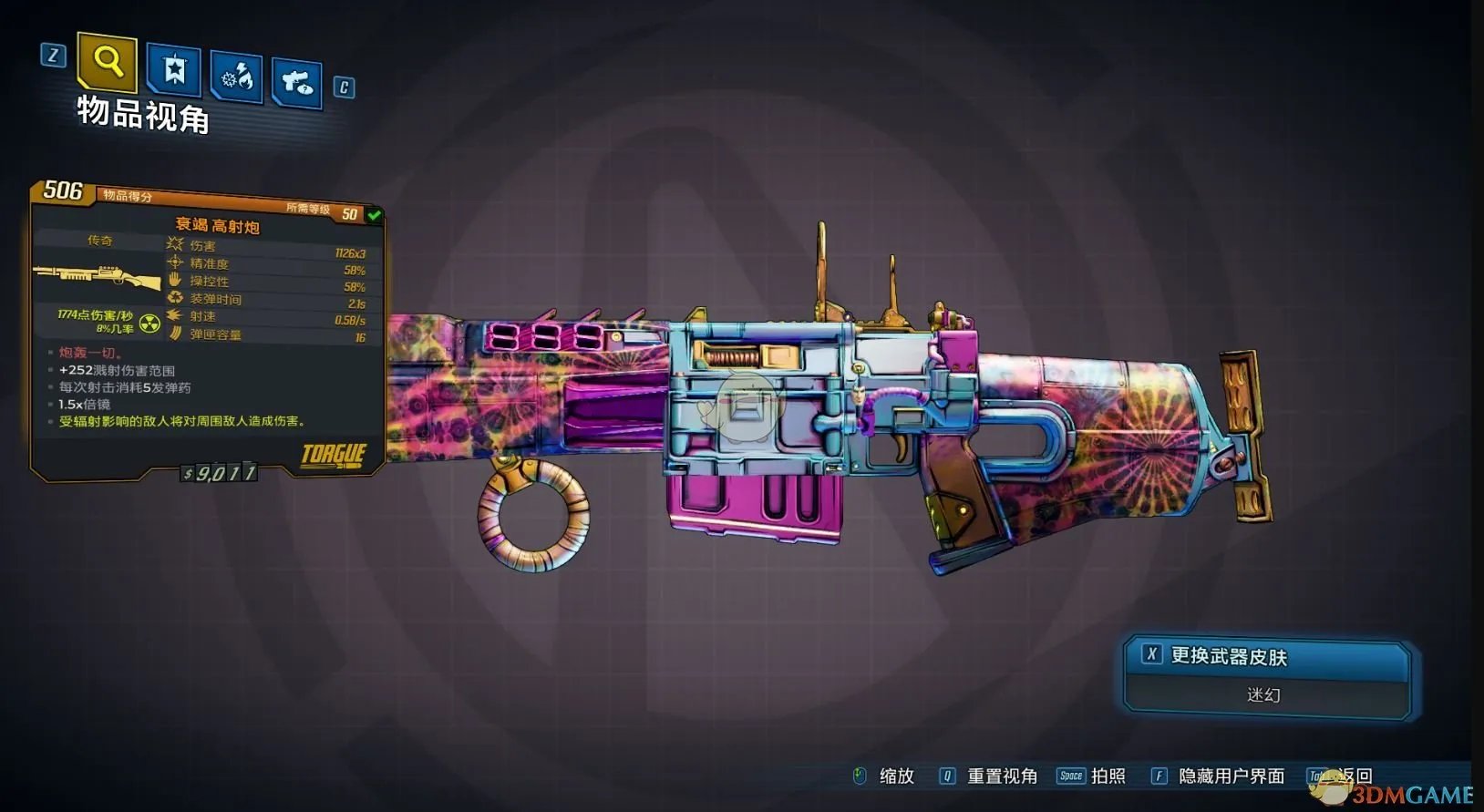The width and height of the screenshot is (1484, 812).
Task: Select the magnifying glass item view tab
Action: tap(108, 62)
